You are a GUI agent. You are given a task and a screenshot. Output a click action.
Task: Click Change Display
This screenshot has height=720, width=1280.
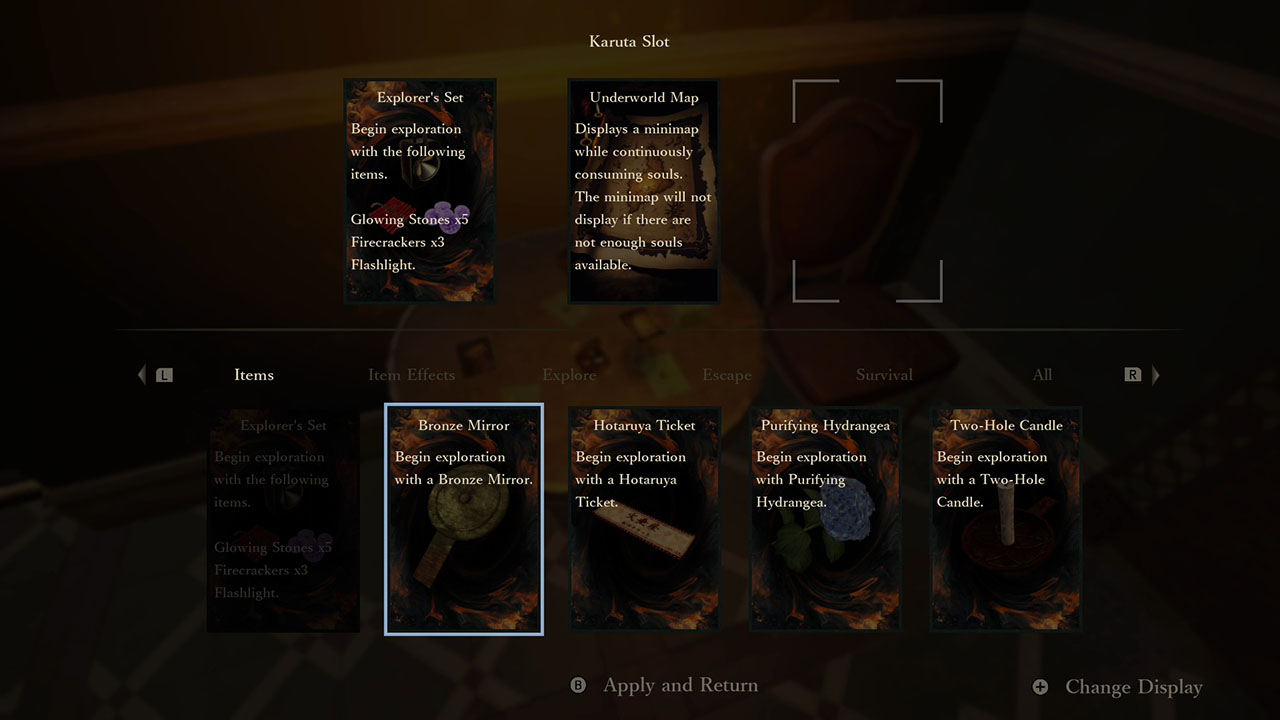click(1133, 687)
